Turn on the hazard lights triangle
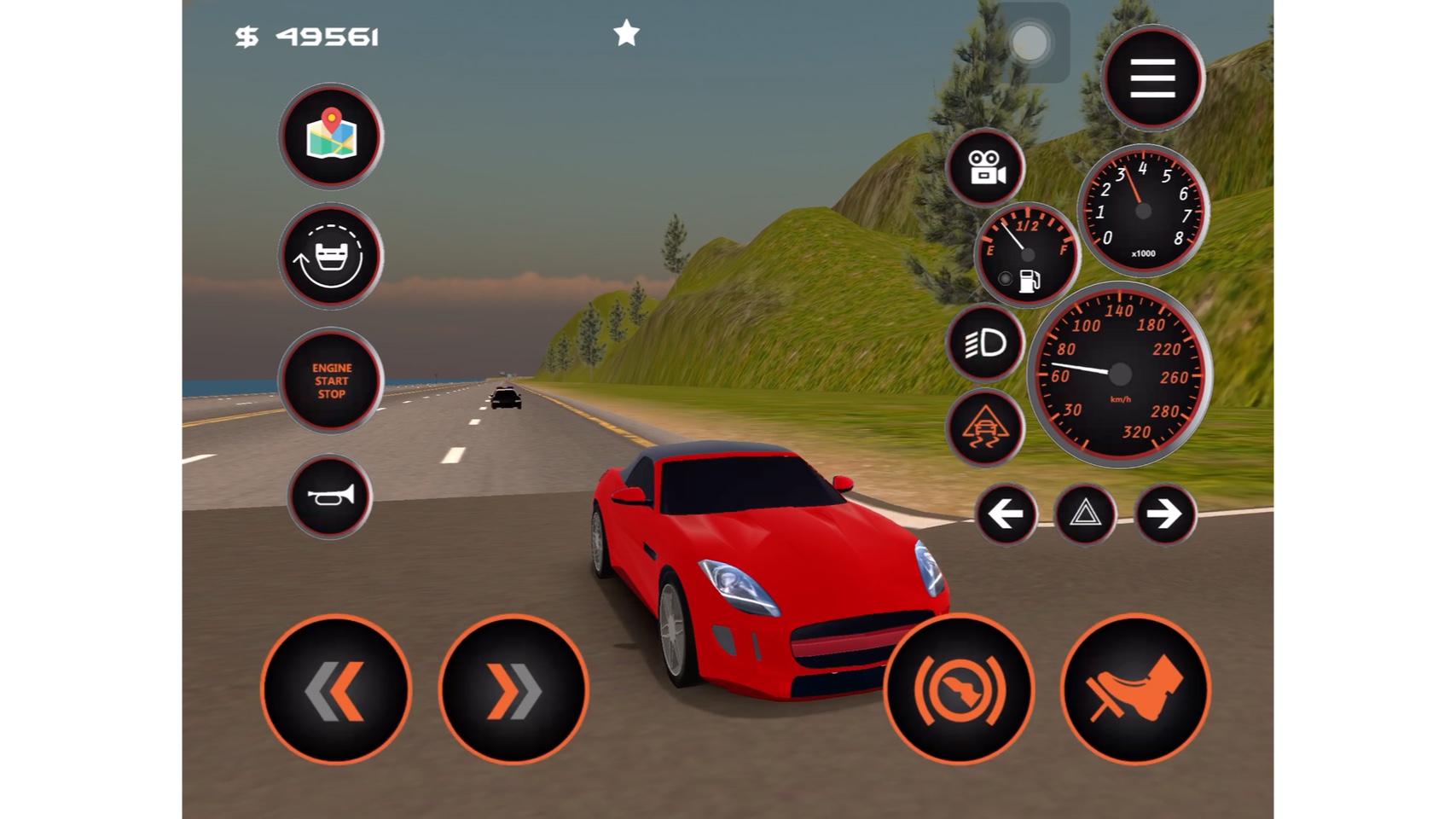Screen dimensions: 1456x819 1085,514
